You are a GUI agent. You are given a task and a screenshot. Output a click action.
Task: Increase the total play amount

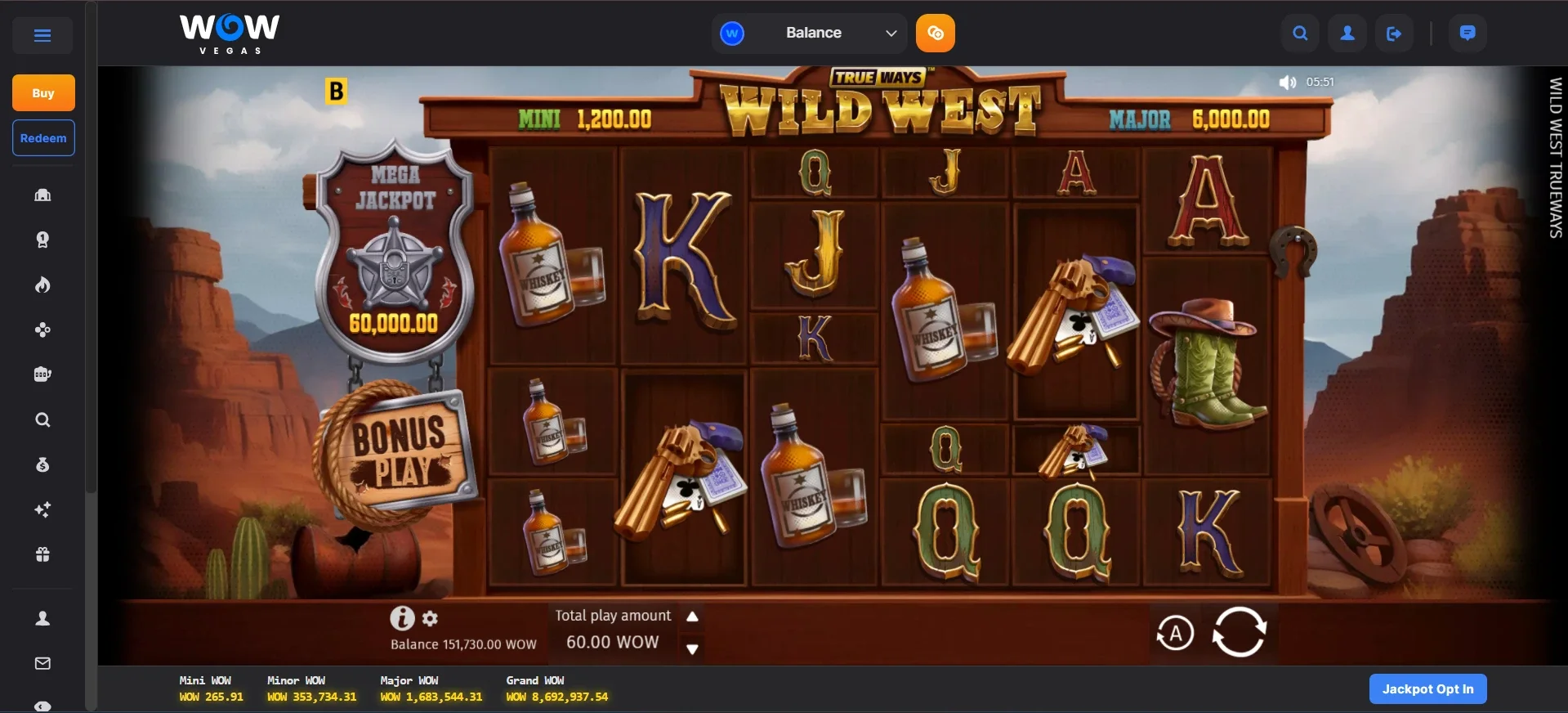(x=692, y=617)
